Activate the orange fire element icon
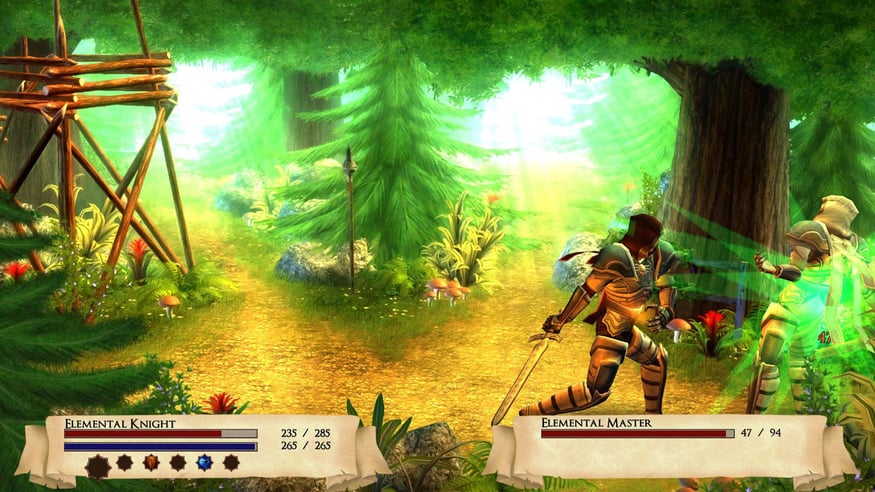The image size is (875, 492). [151, 462]
